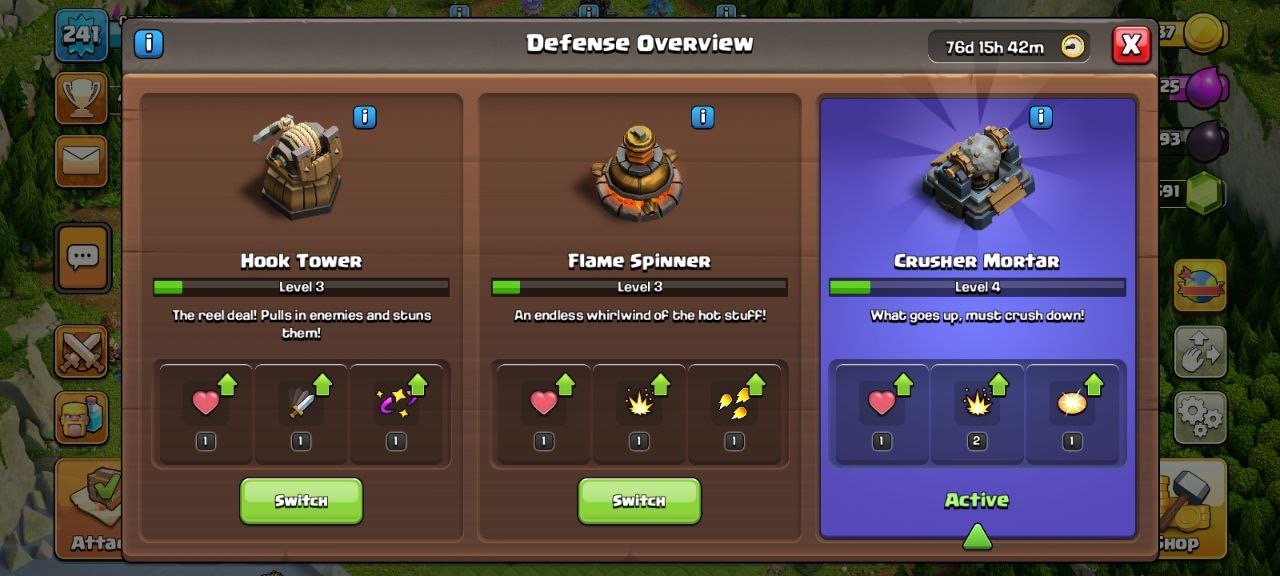Click the timer's yellow arrow button
Screen dimensions: 1280x576
[x=1073, y=46]
